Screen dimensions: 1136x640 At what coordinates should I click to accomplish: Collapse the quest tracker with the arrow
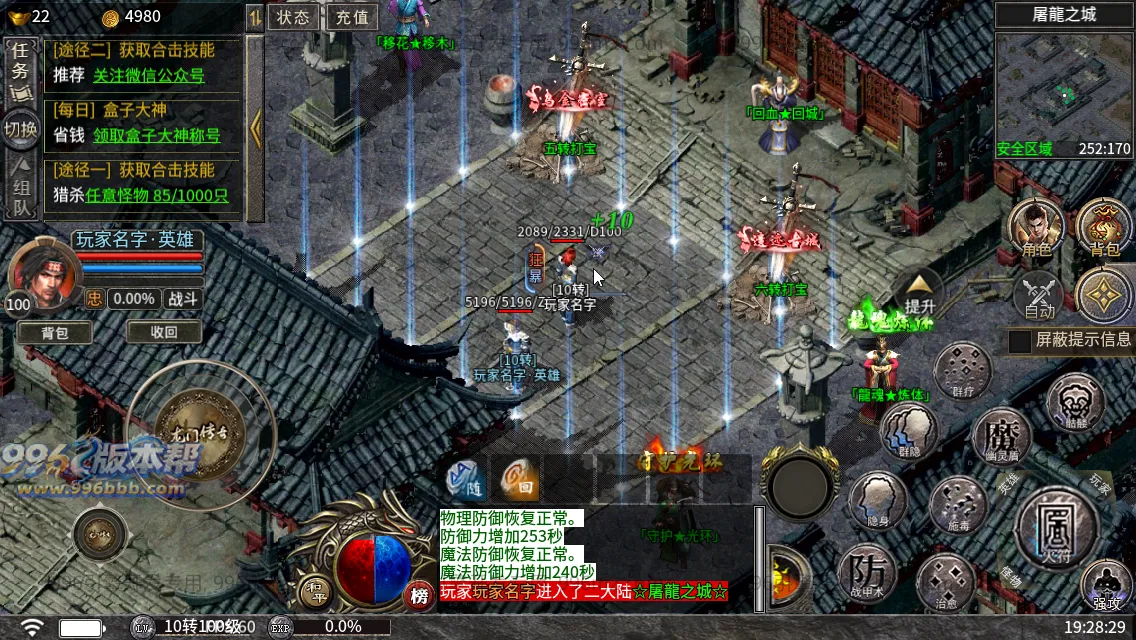[x=255, y=128]
